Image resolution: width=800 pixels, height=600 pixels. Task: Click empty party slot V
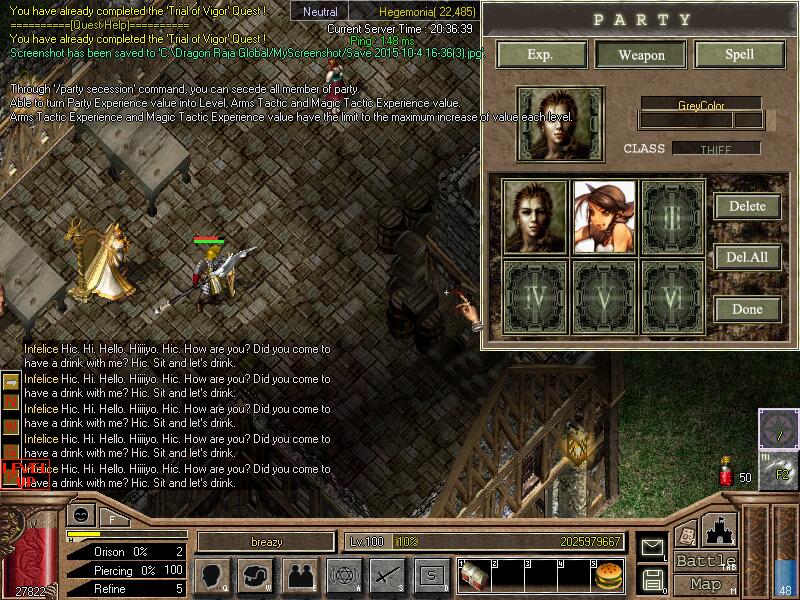[x=604, y=296]
